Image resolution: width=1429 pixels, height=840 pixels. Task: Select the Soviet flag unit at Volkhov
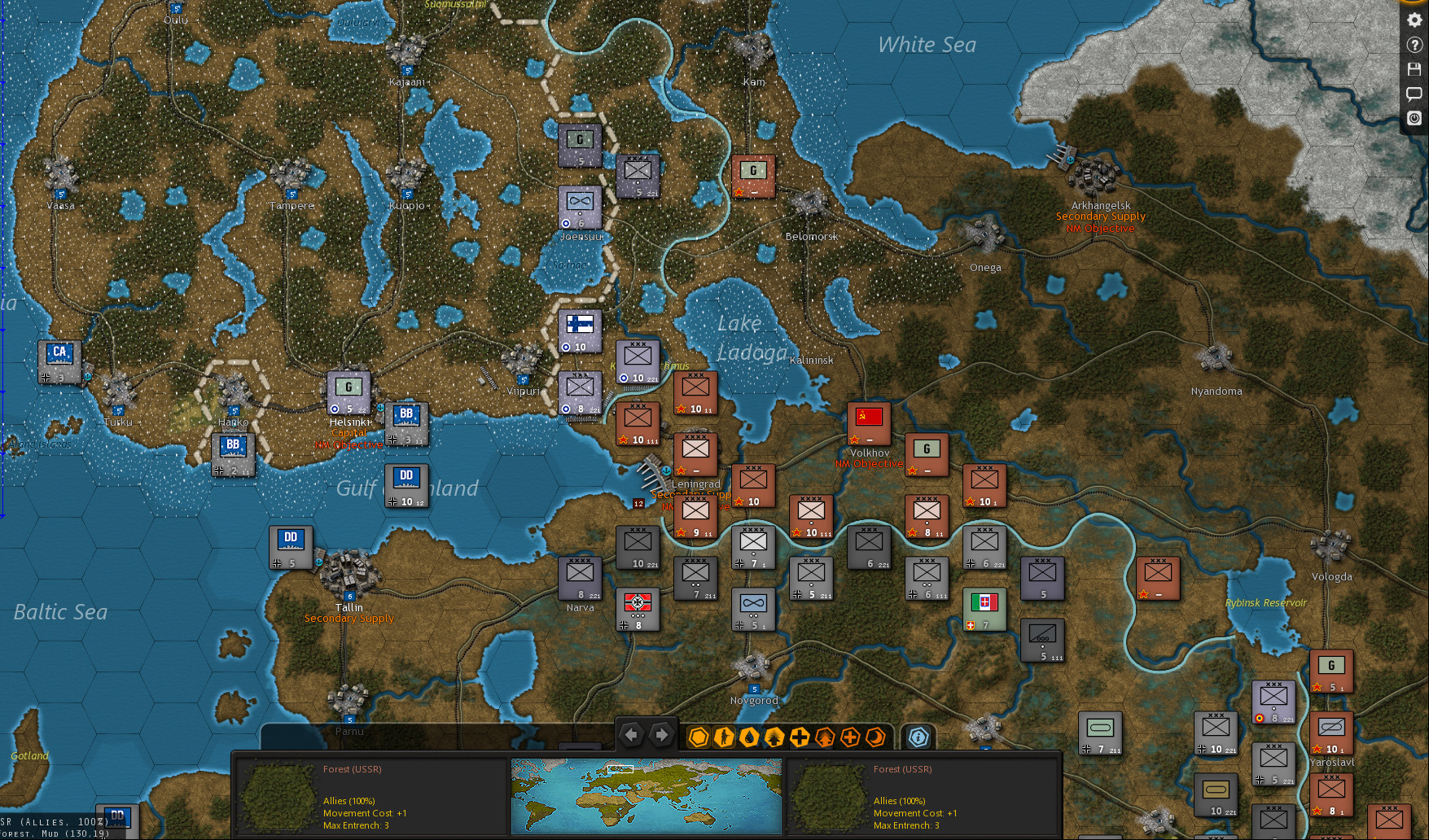[x=869, y=423]
